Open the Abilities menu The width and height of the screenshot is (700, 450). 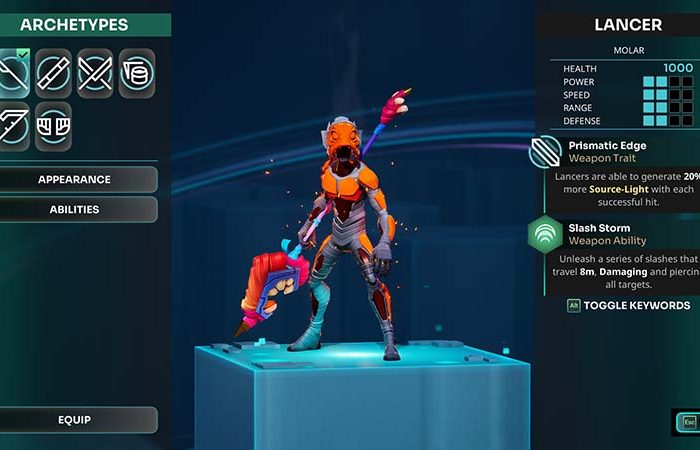(74, 209)
